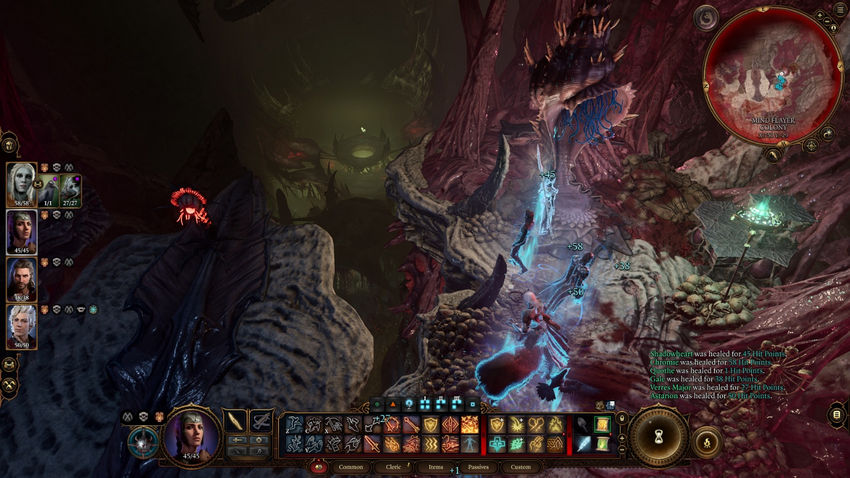Select the ranged weapon slot beside portrait
850x478 pixels.
tap(262, 421)
